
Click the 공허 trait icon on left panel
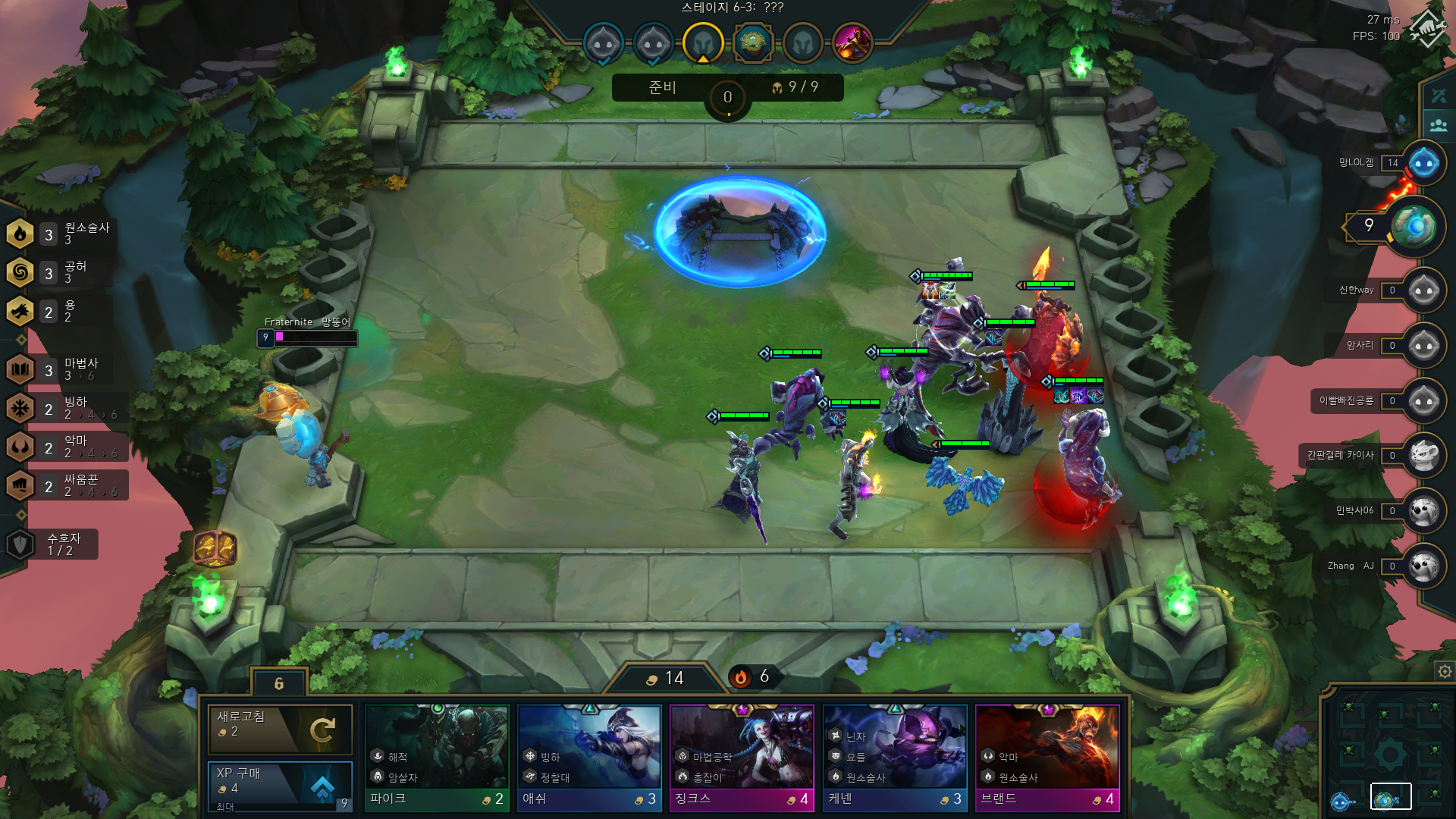[x=20, y=273]
